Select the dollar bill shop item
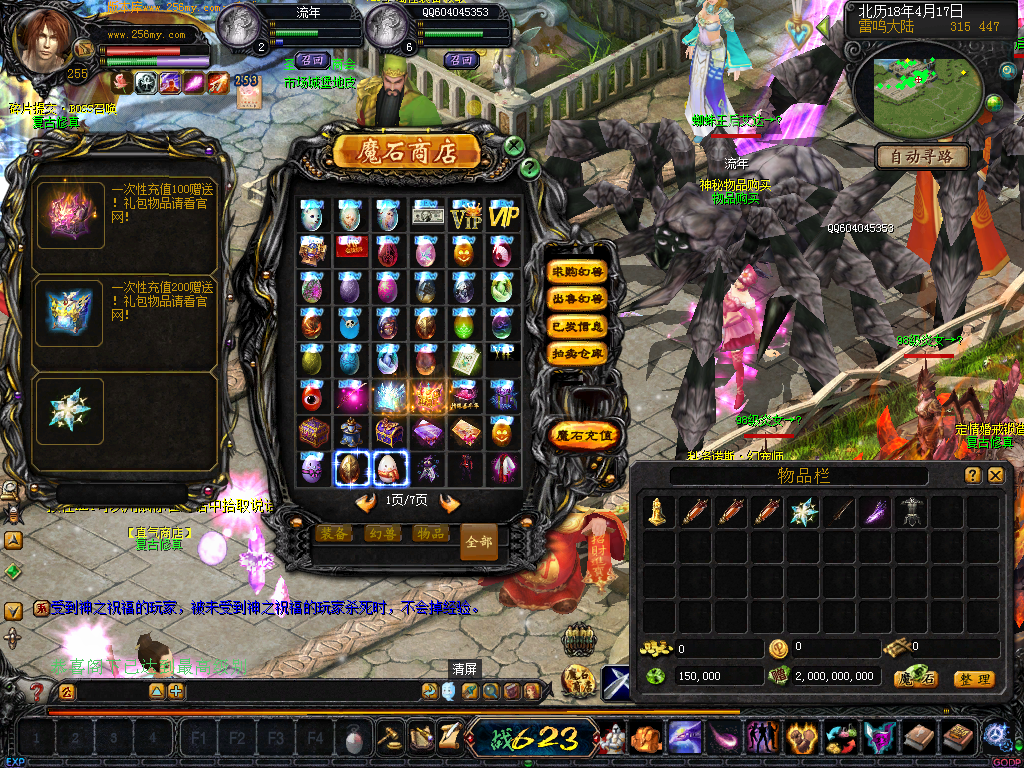1024x768 pixels. point(427,214)
